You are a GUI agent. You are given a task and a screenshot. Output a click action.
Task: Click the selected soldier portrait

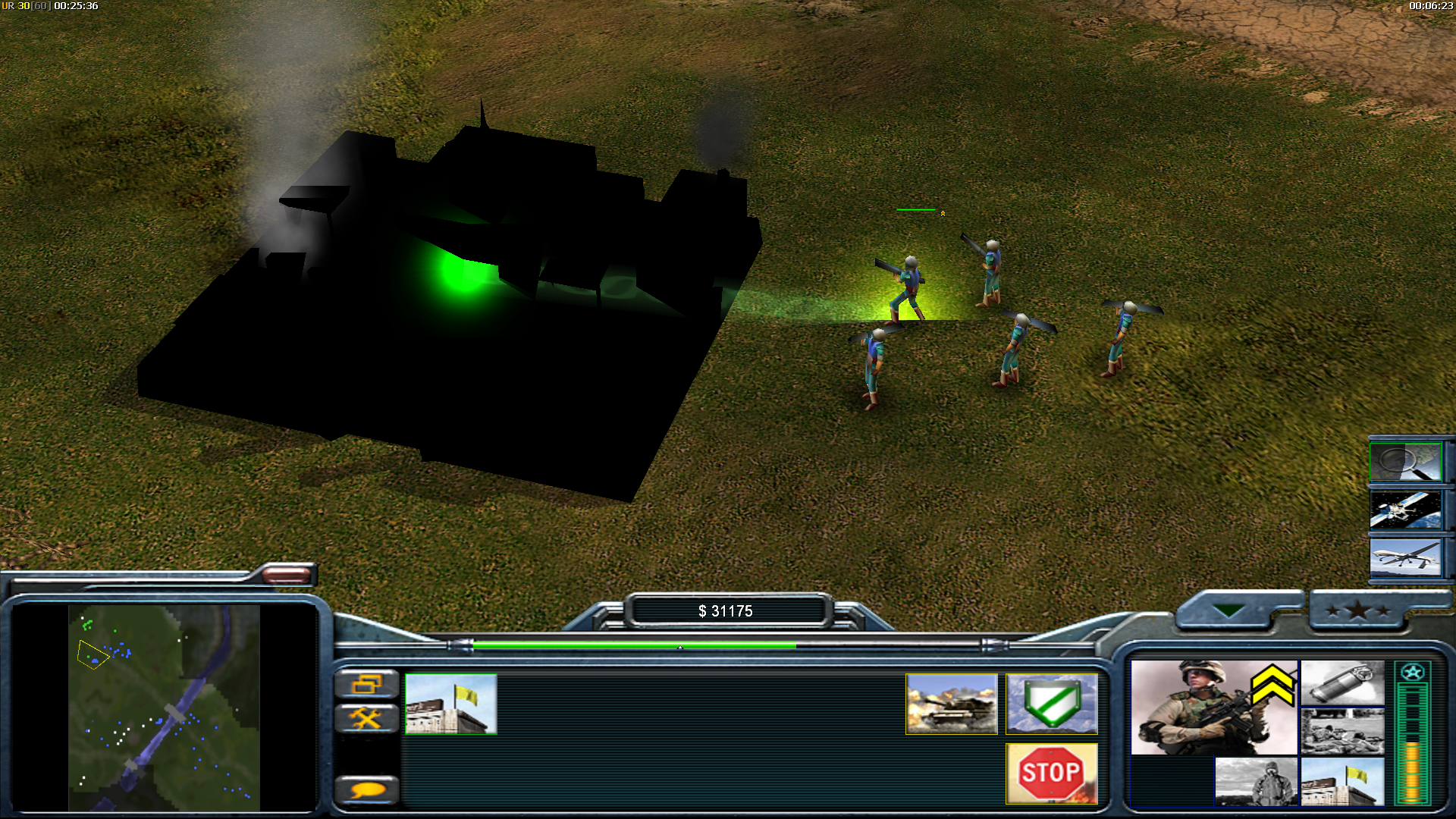click(1213, 707)
